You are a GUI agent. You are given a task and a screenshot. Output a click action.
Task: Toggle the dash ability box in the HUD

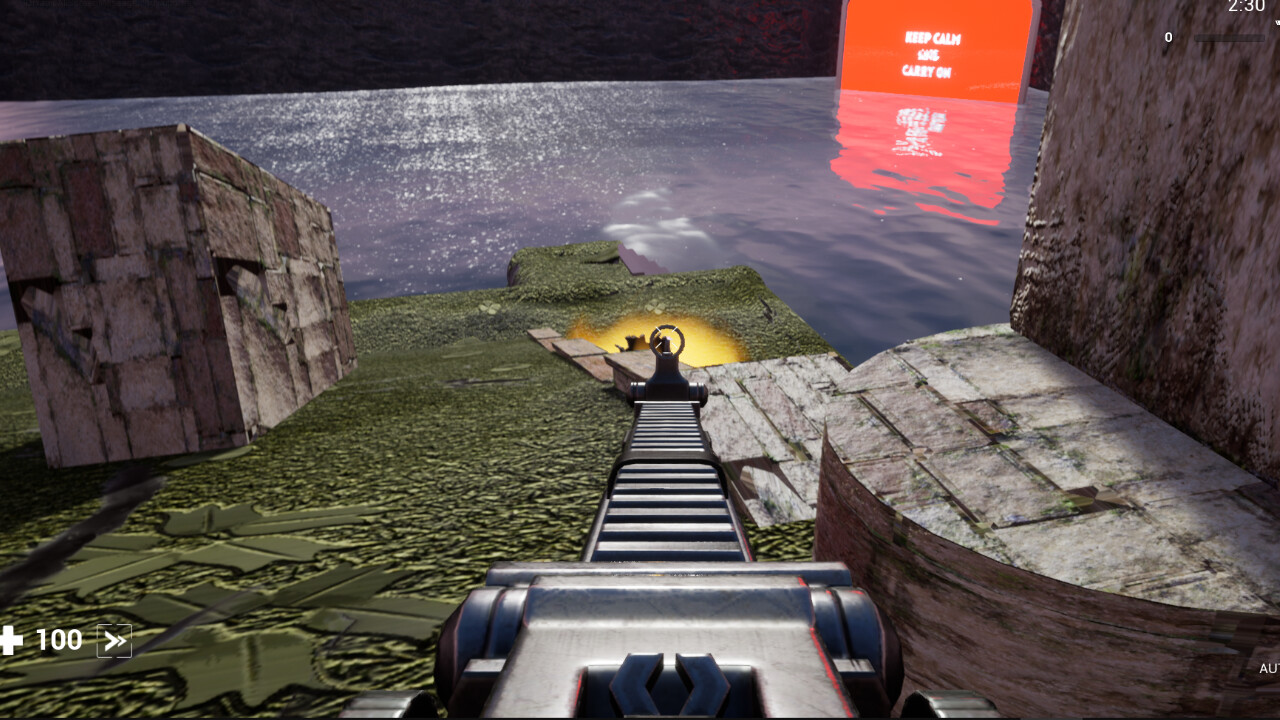pyautogui.click(x=113, y=640)
